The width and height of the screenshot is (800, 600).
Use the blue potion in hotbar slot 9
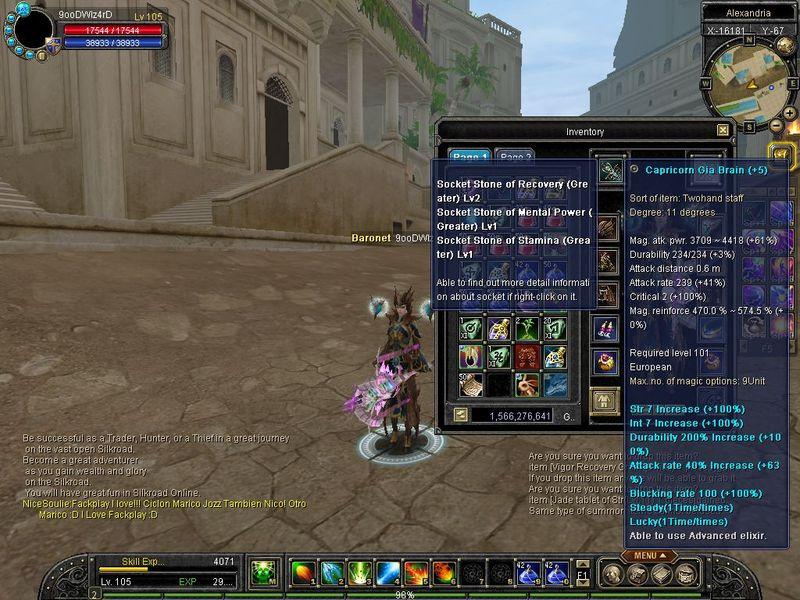click(x=529, y=573)
